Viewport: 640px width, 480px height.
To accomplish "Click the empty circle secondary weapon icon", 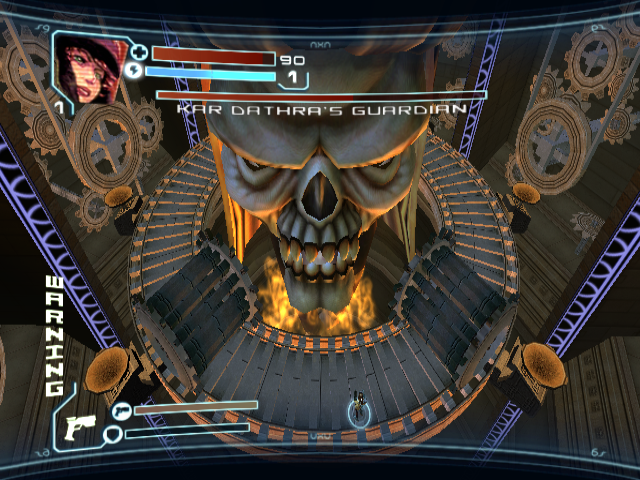I will [x=114, y=433].
